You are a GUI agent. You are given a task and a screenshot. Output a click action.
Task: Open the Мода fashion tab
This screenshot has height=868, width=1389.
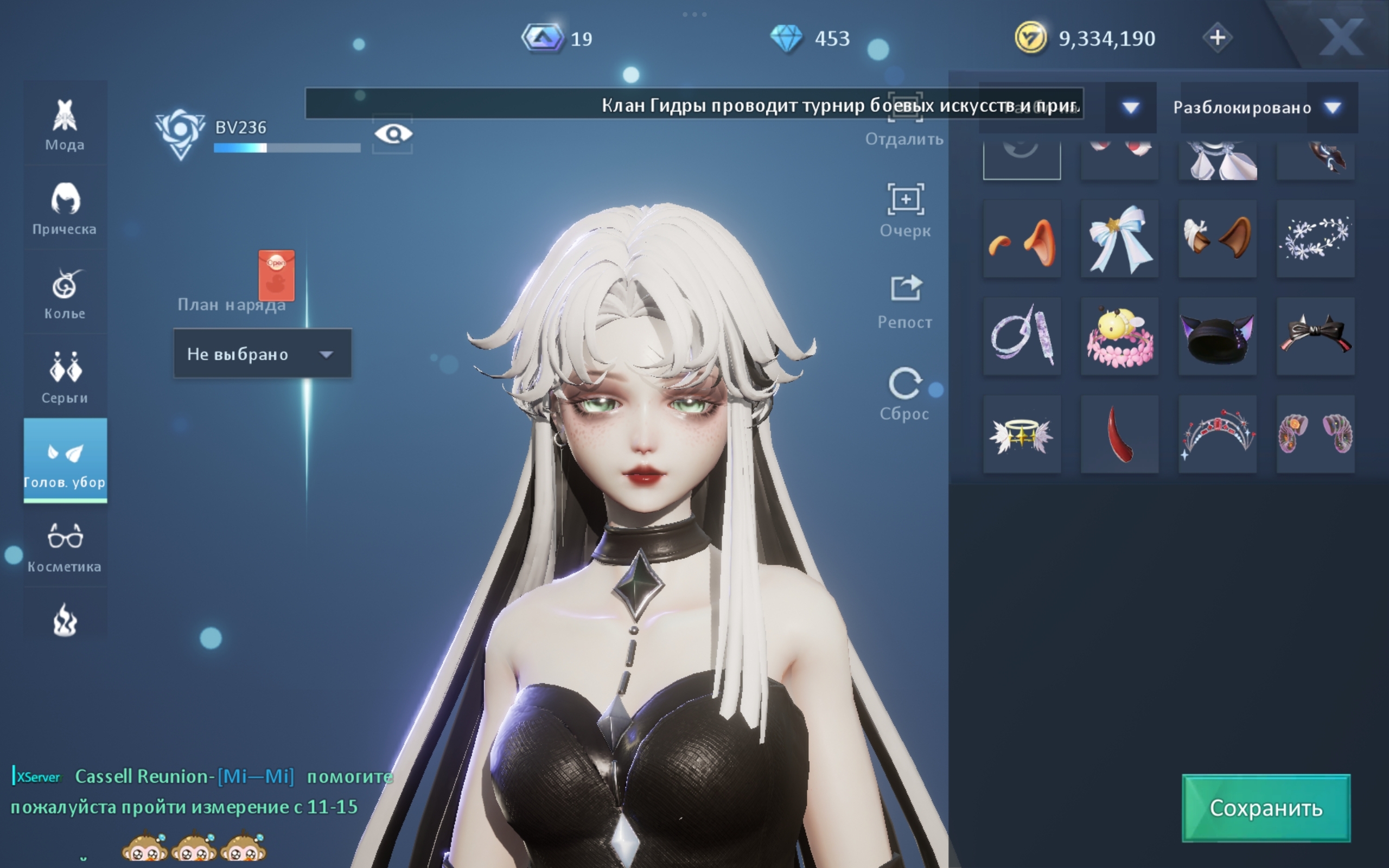pos(65,124)
